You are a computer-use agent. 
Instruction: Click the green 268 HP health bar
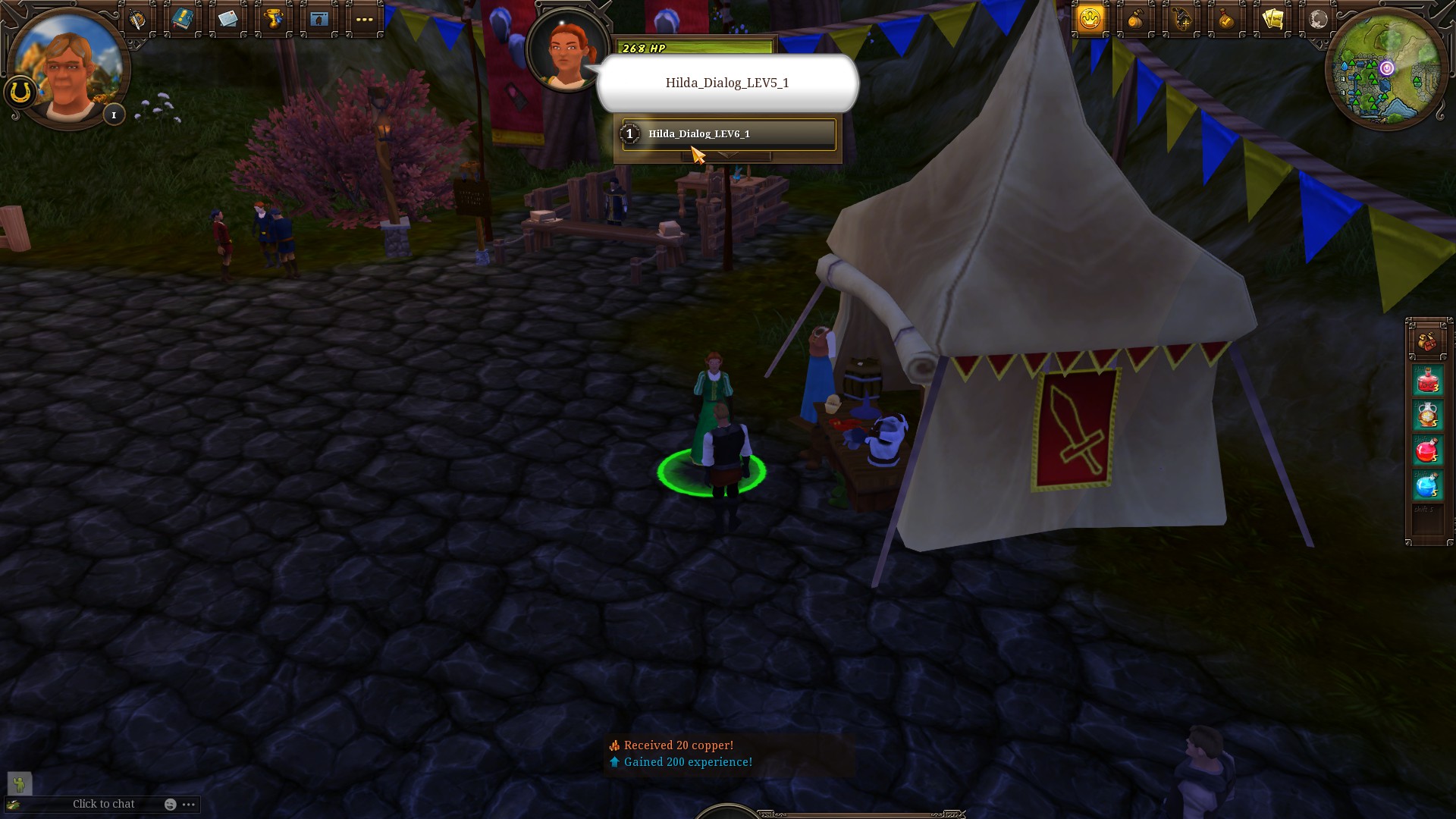[x=695, y=48]
